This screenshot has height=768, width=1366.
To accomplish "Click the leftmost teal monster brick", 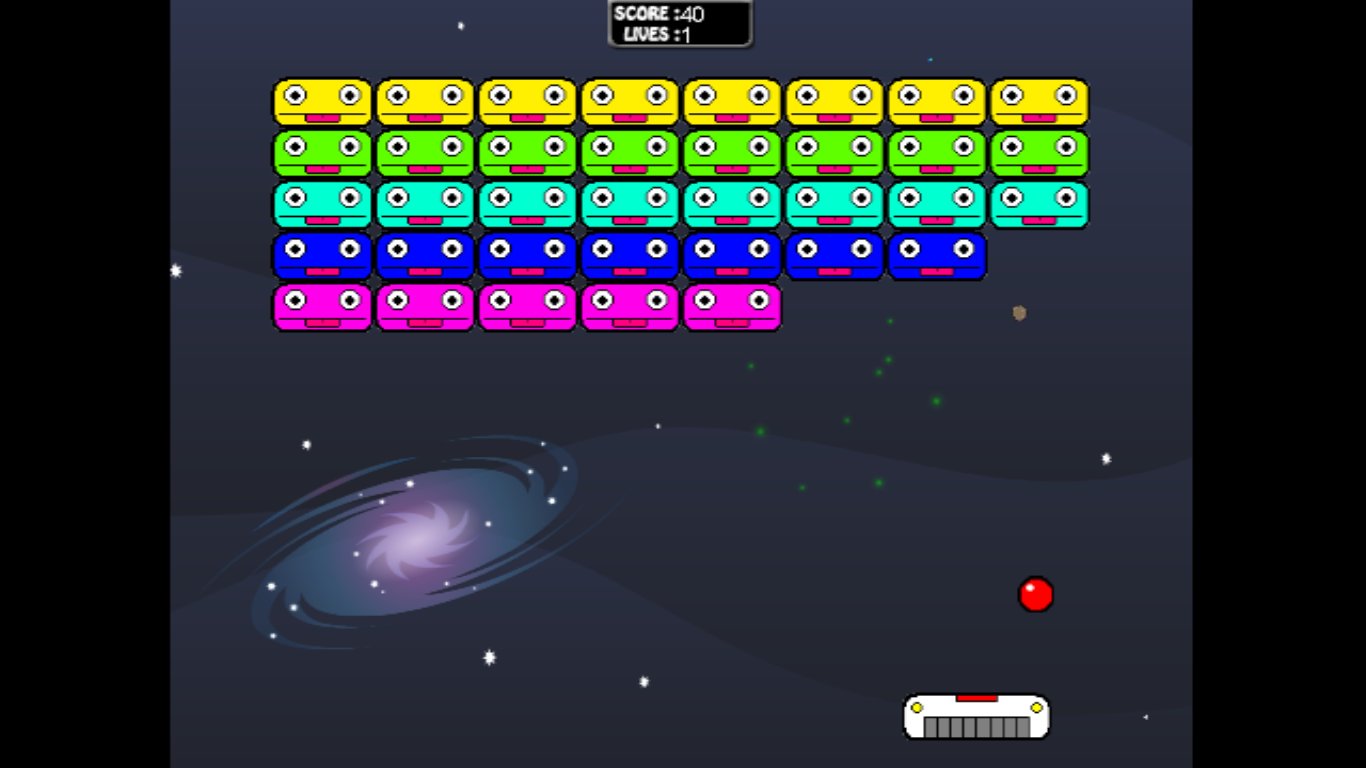I will (x=322, y=204).
